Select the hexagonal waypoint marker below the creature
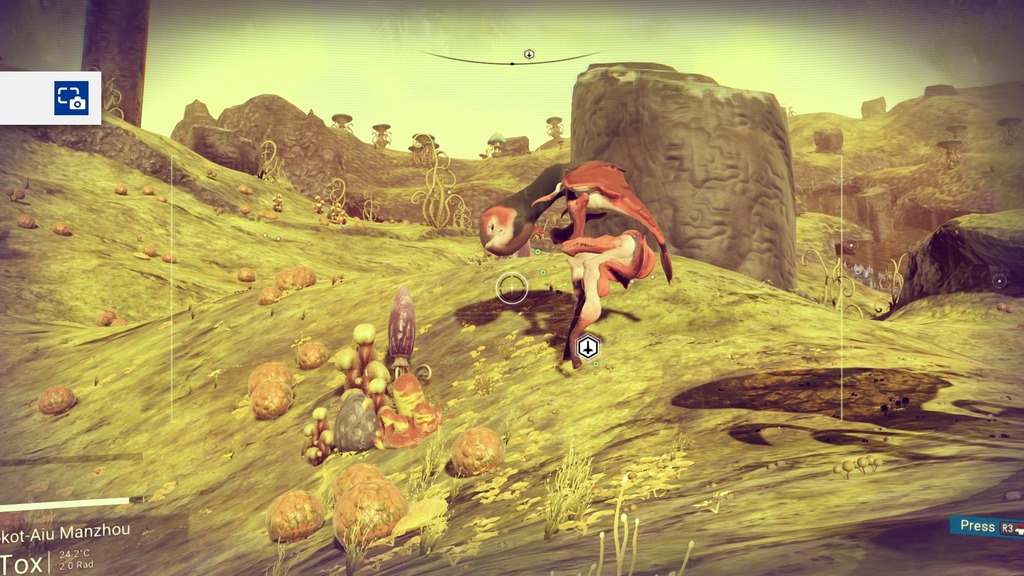The height and width of the screenshot is (576, 1024). click(588, 348)
